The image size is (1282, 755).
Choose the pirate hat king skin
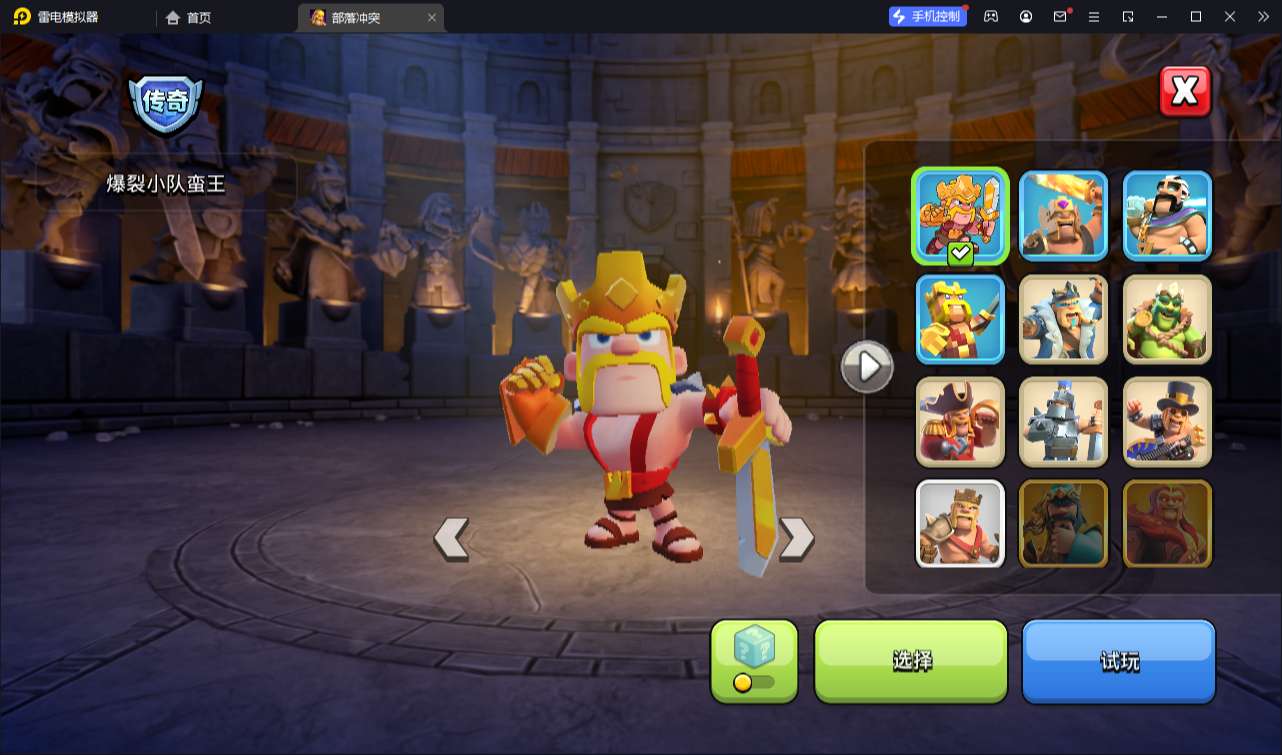(x=960, y=422)
